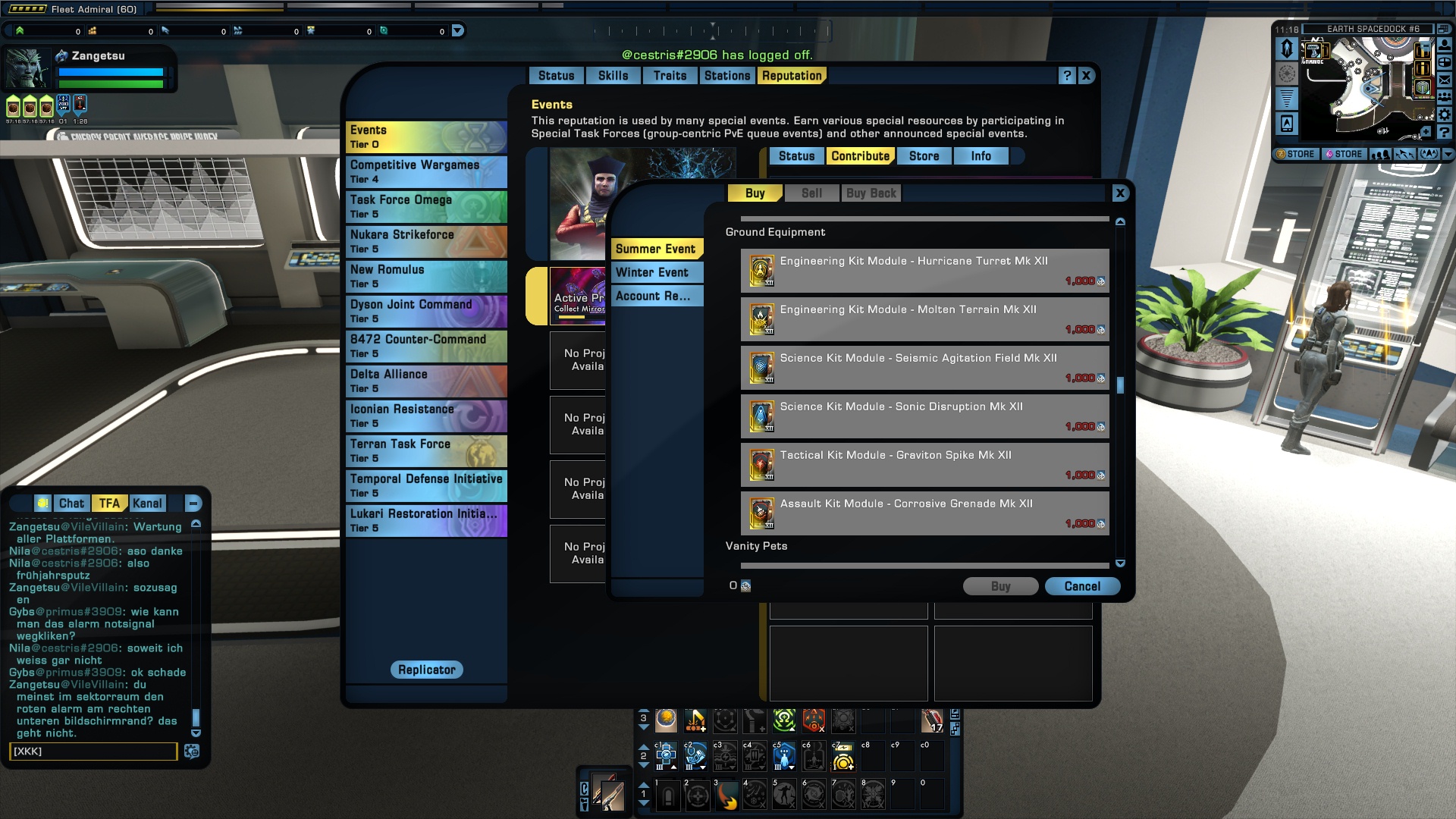The image size is (1456, 819).
Task: Select Assault Kit Module Corrosive Grenade
Action: [x=924, y=513]
